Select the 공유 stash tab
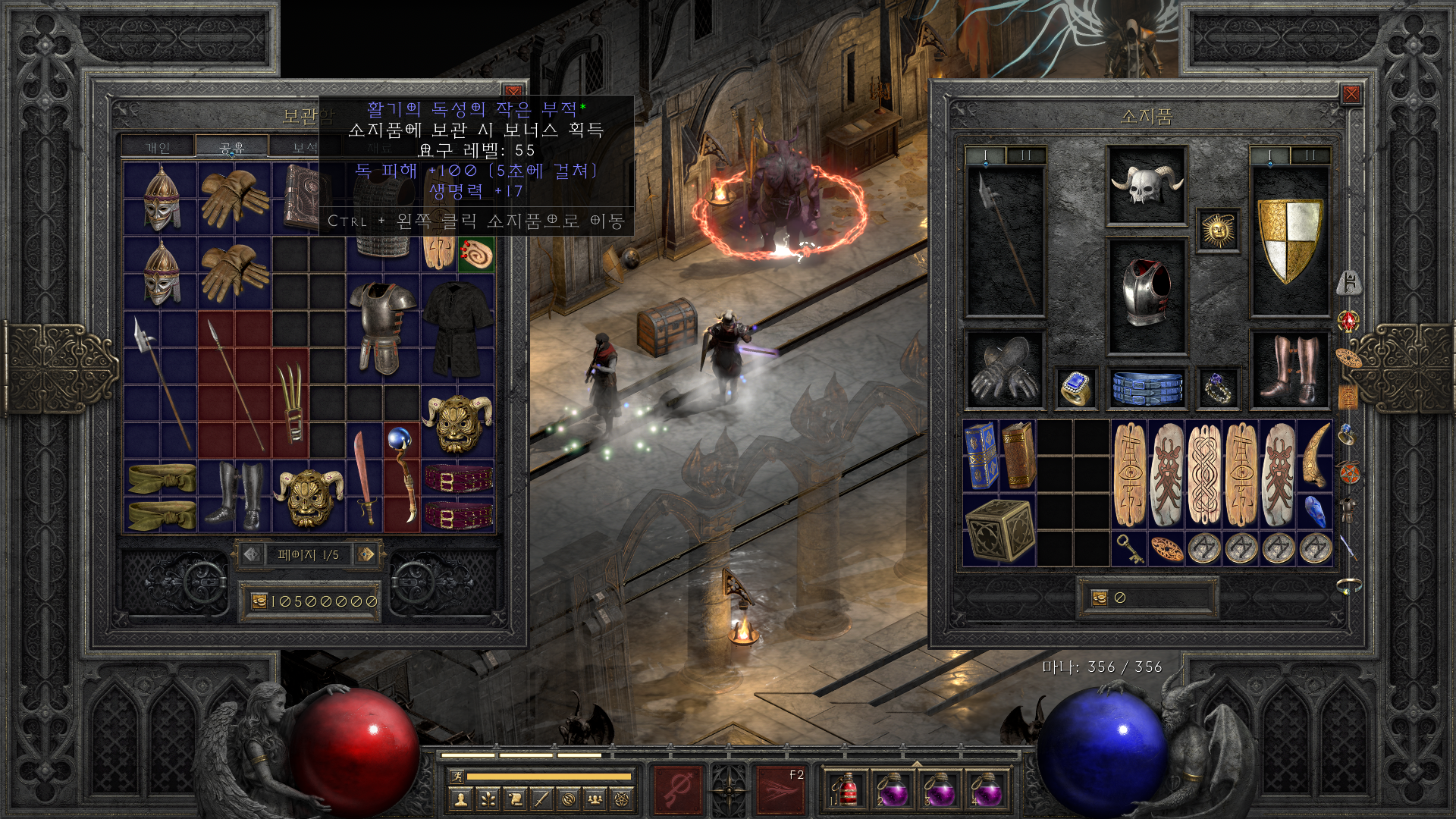 pyautogui.click(x=231, y=147)
